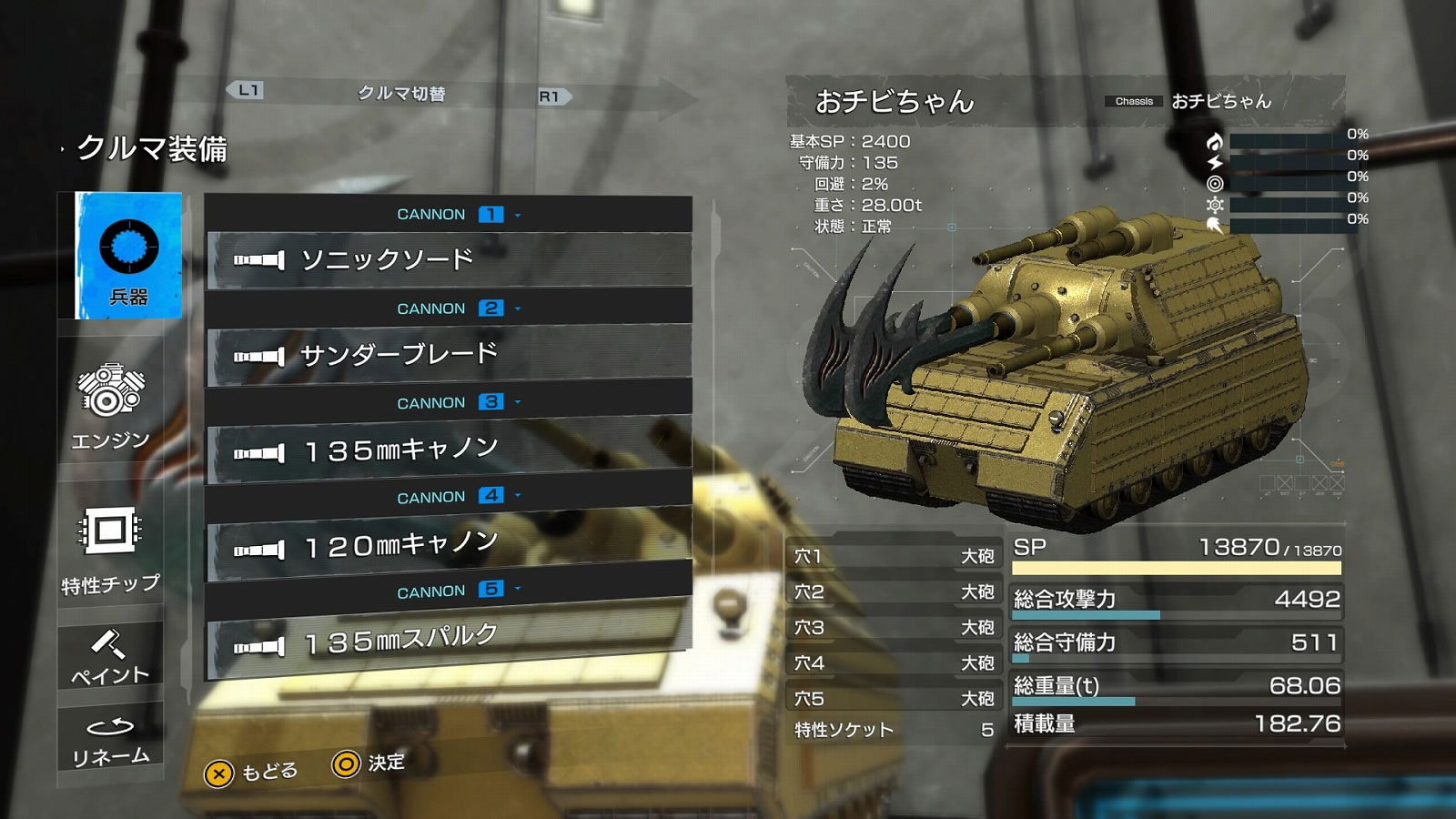Select サンダーブレード in cannon slot 2
The width and height of the screenshot is (1456, 819).
(449, 354)
